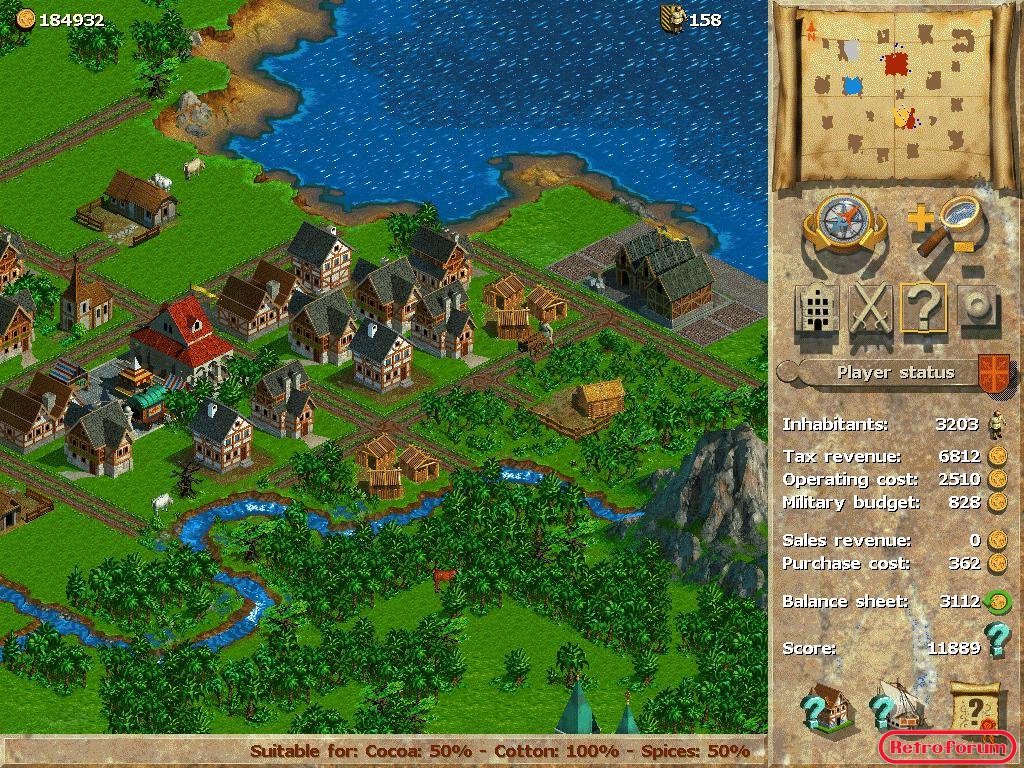
Task: Open the crossed swords military menu
Action: point(870,308)
